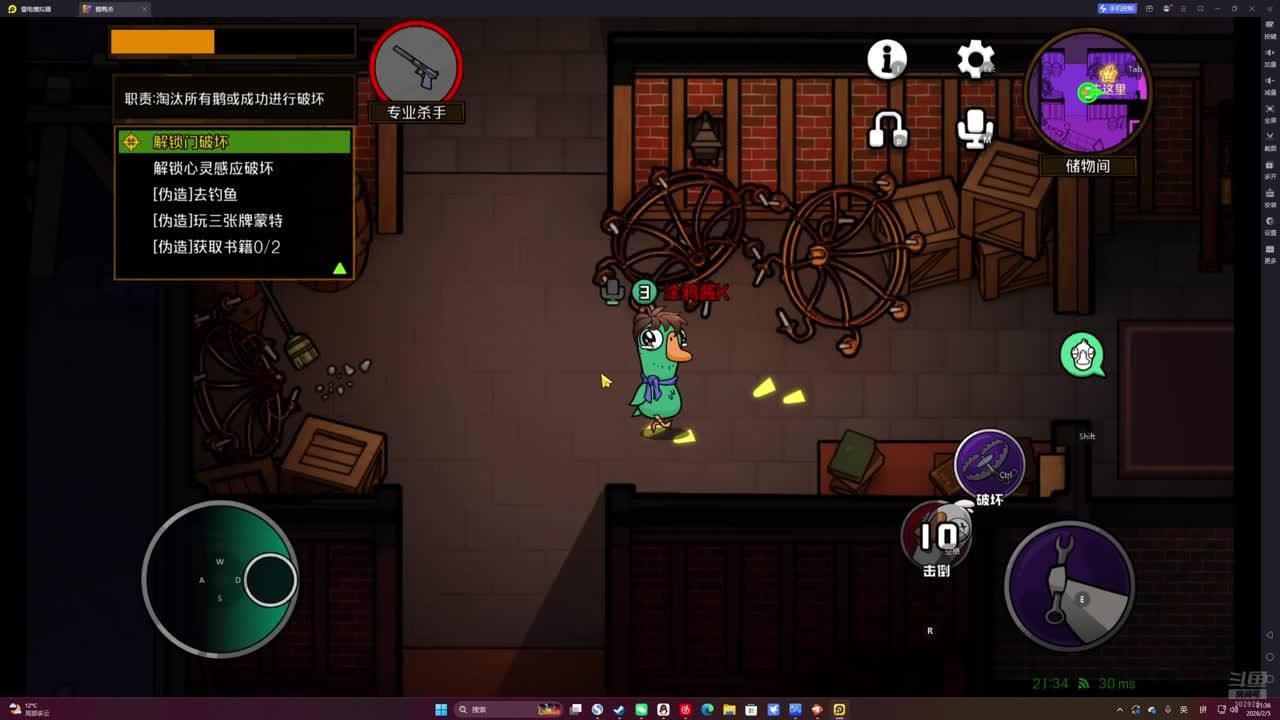1280x720 pixels.
Task: Use the 击倒 kill ability
Action: coord(937,537)
